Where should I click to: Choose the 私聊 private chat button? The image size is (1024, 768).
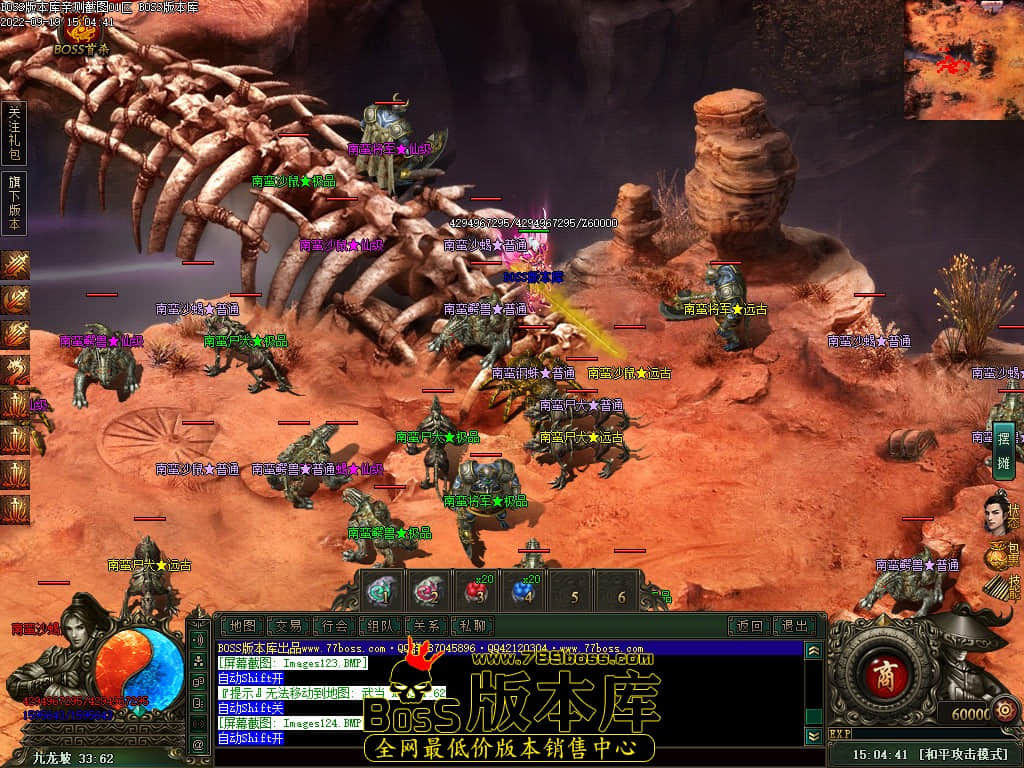[x=473, y=626]
